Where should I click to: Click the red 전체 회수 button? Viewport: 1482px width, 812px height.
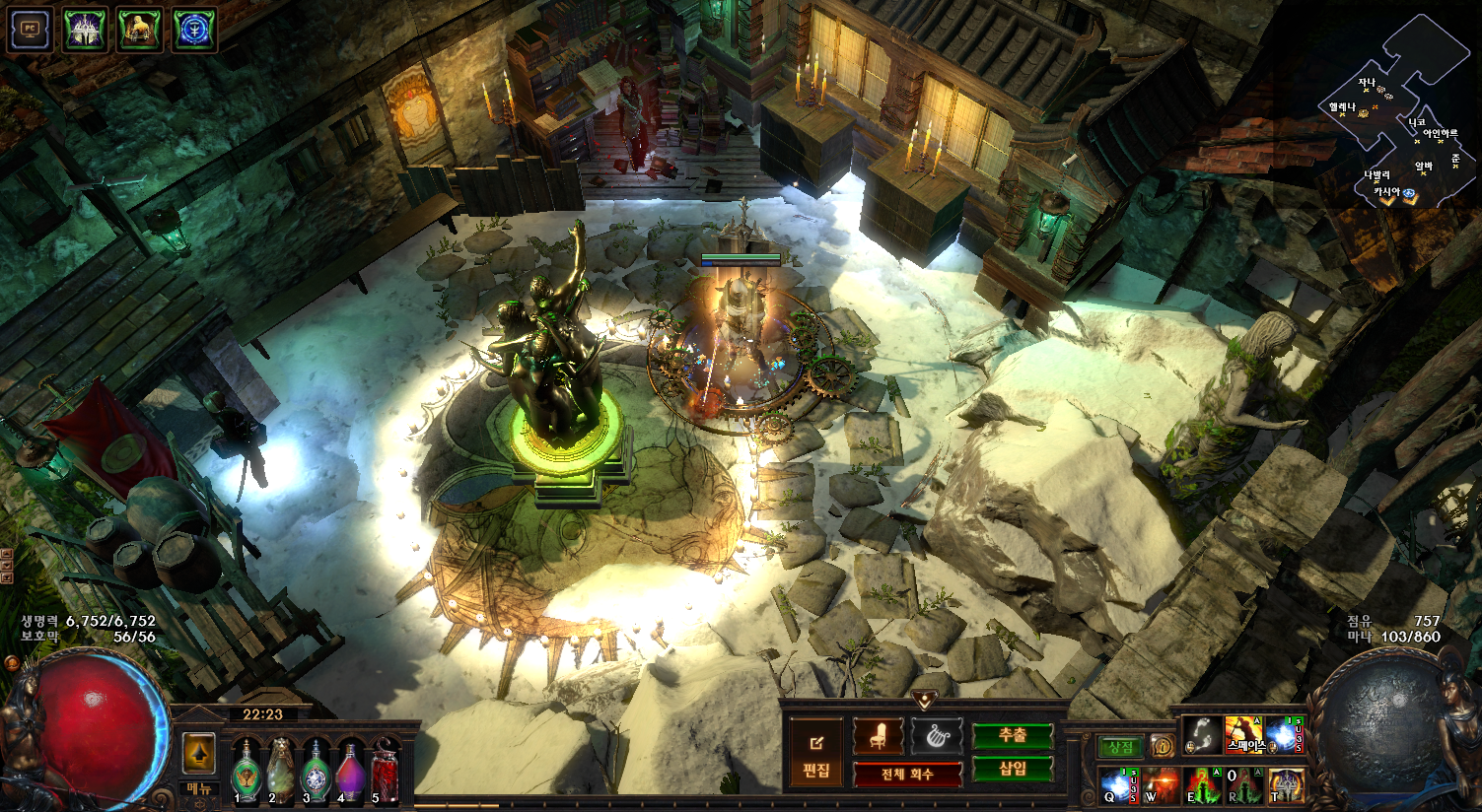907,775
